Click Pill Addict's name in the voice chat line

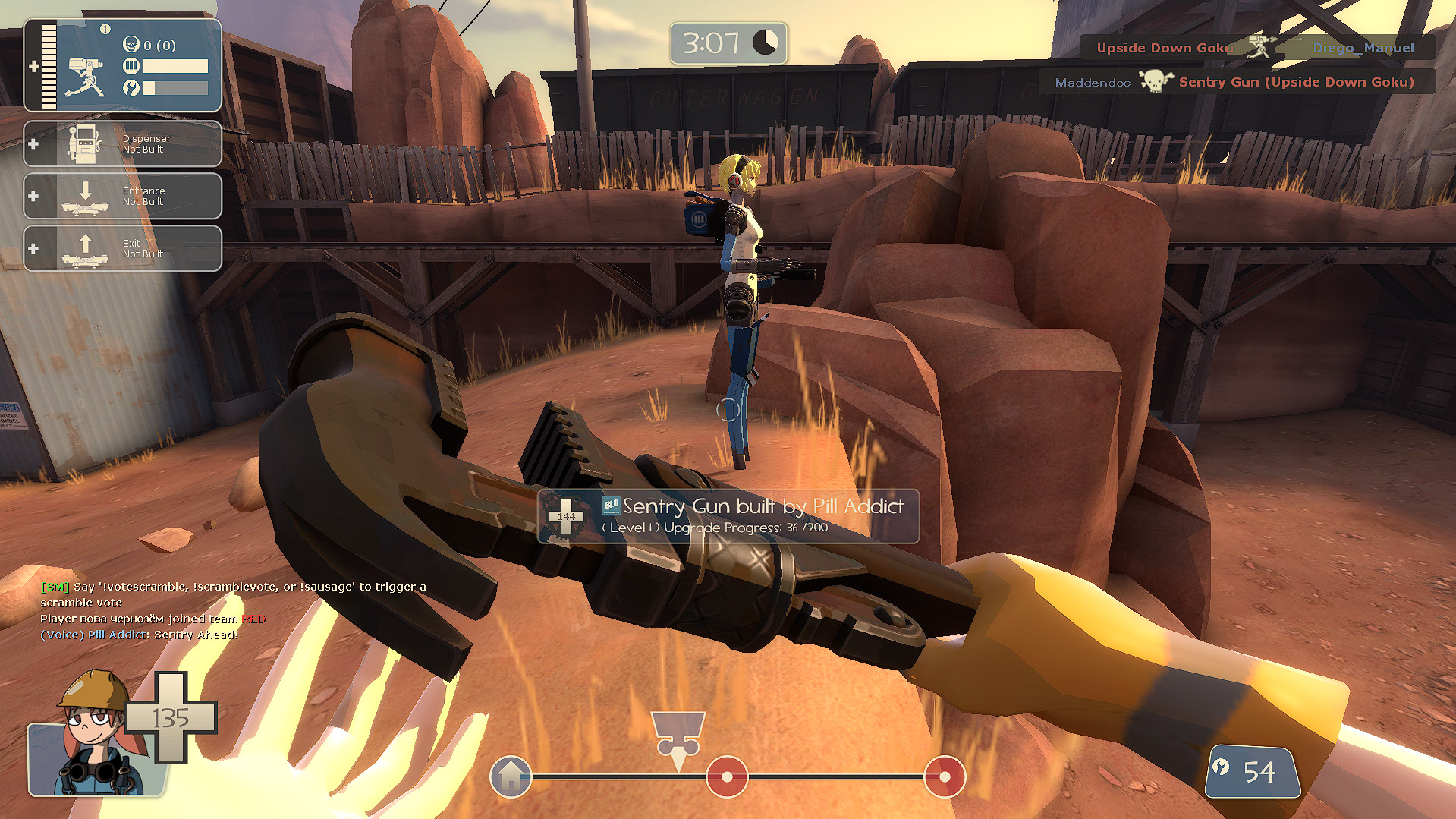coord(118,635)
